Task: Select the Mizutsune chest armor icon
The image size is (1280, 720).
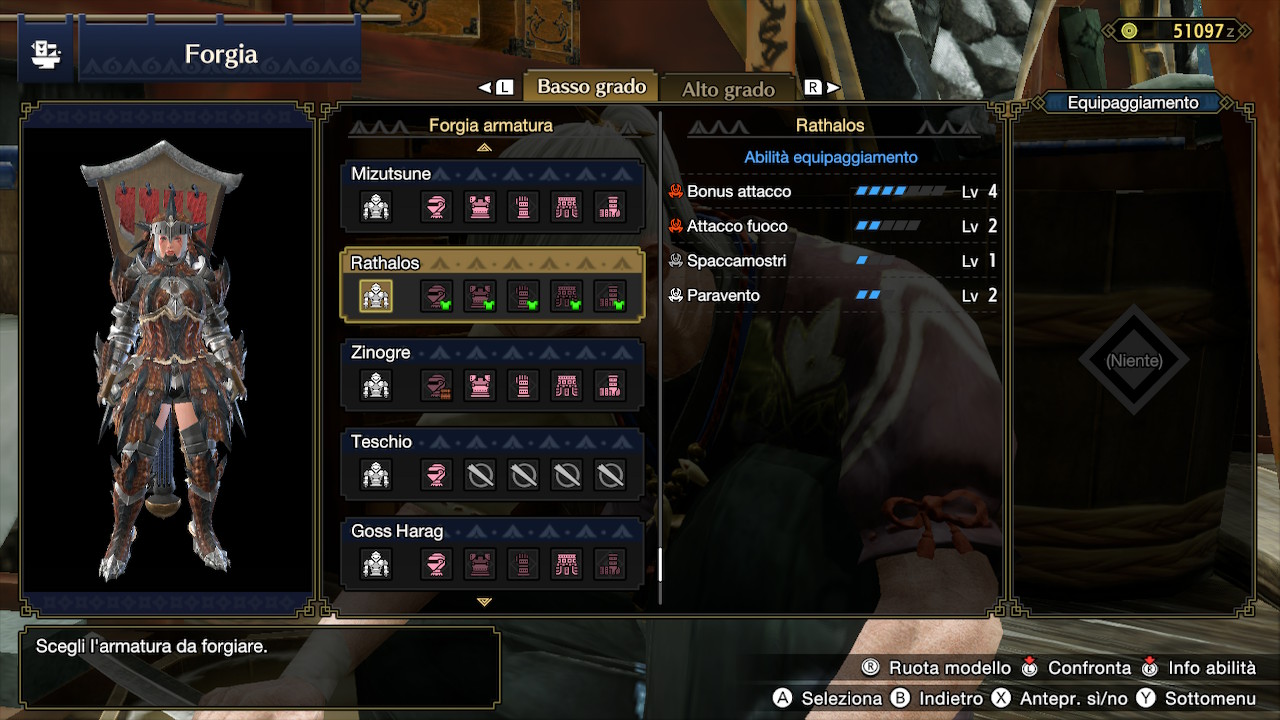Action: pyautogui.click(x=479, y=206)
